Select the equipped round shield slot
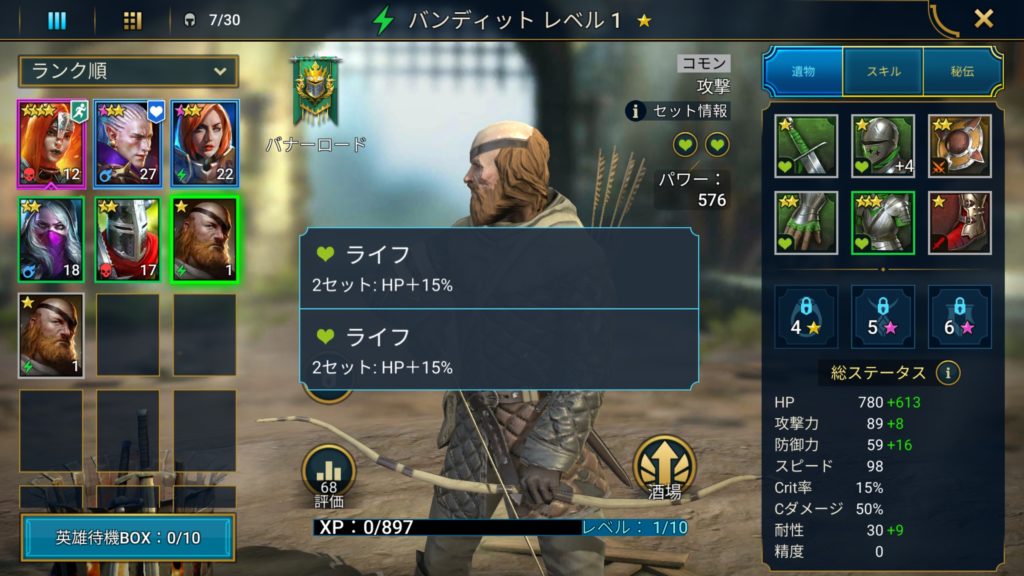 click(959, 146)
